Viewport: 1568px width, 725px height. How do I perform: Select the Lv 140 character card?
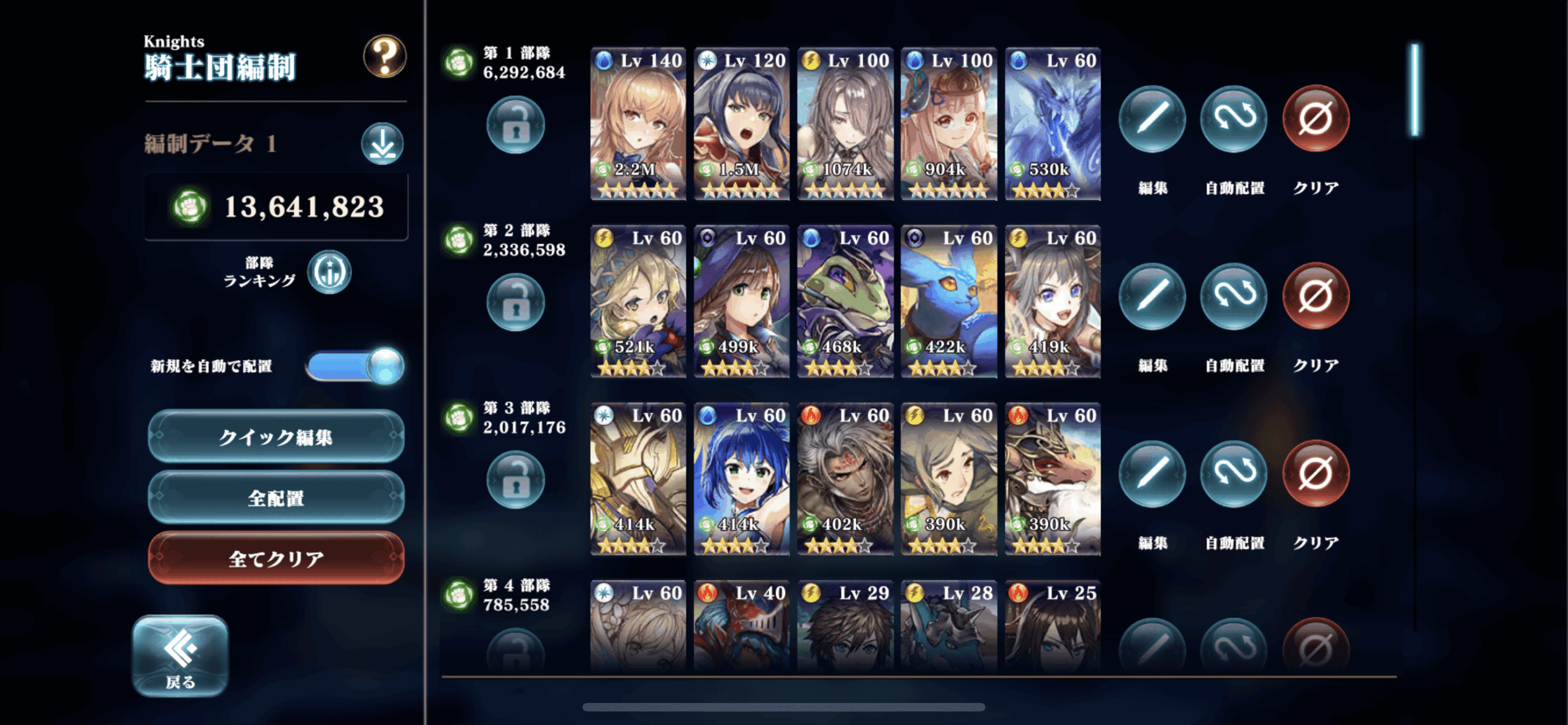pos(638,124)
